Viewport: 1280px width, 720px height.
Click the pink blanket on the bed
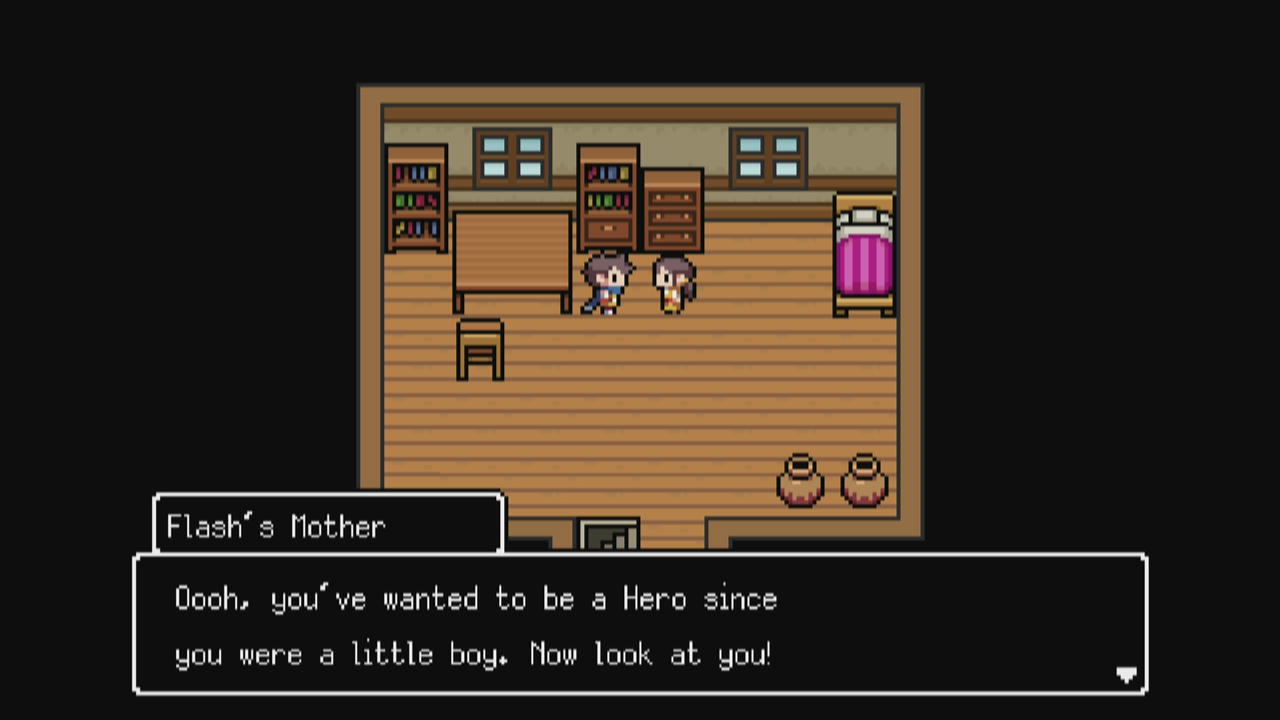pos(862,265)
